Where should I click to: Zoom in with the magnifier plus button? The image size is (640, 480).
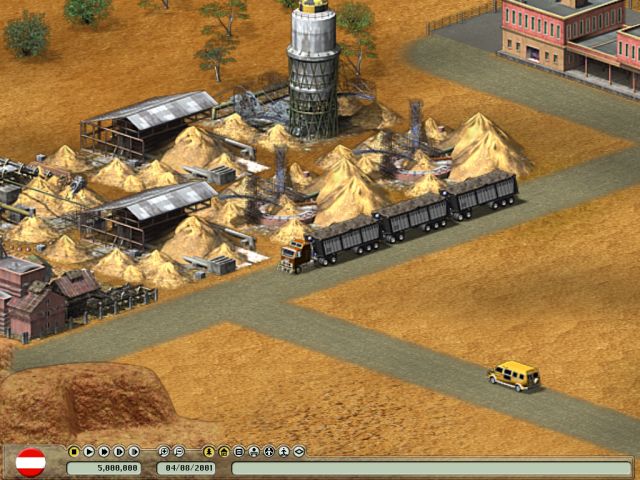[164, 451]
